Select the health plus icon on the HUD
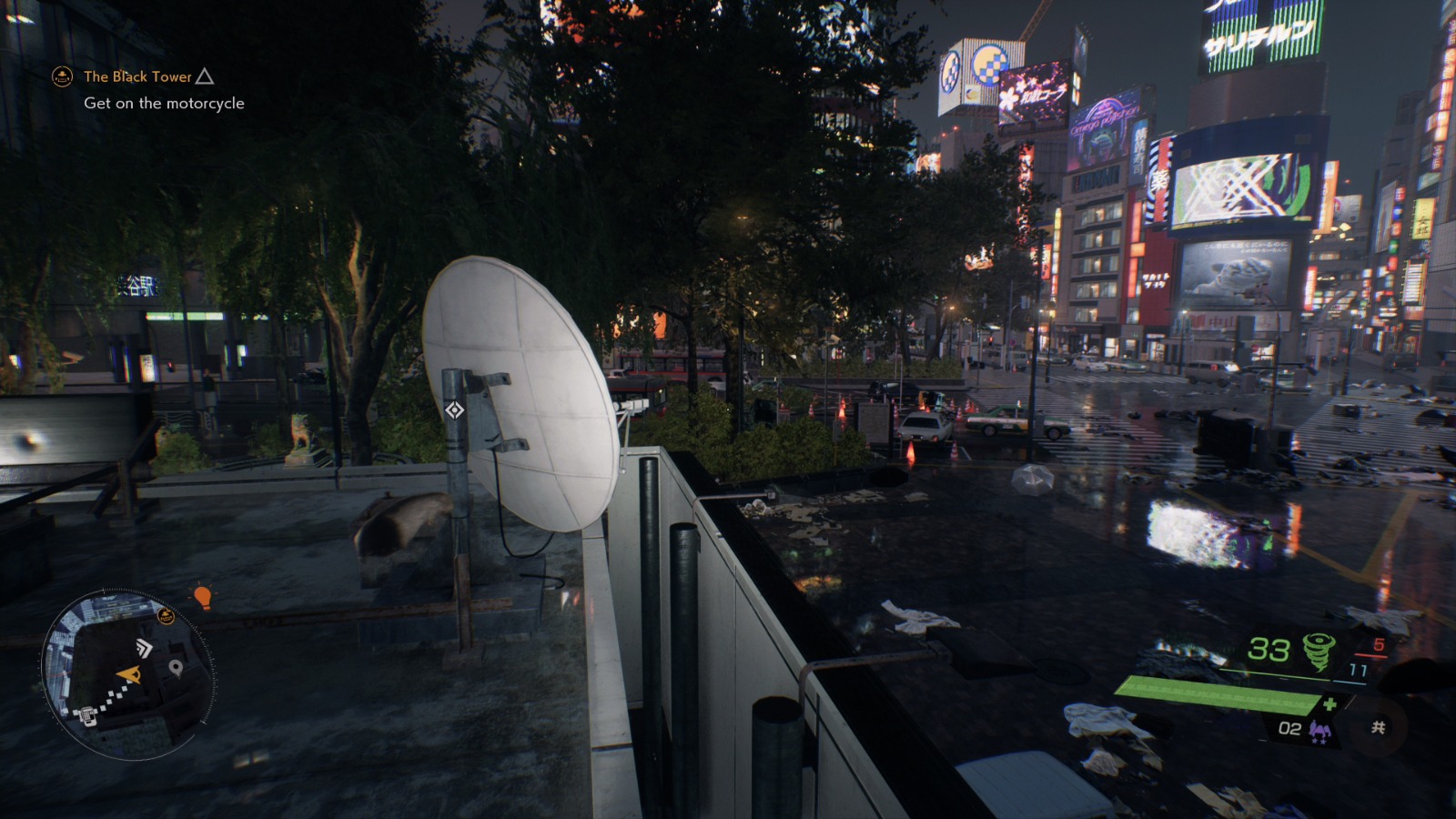The height and width of the screenshot is (819, 1456). (x=1330, y=703)
